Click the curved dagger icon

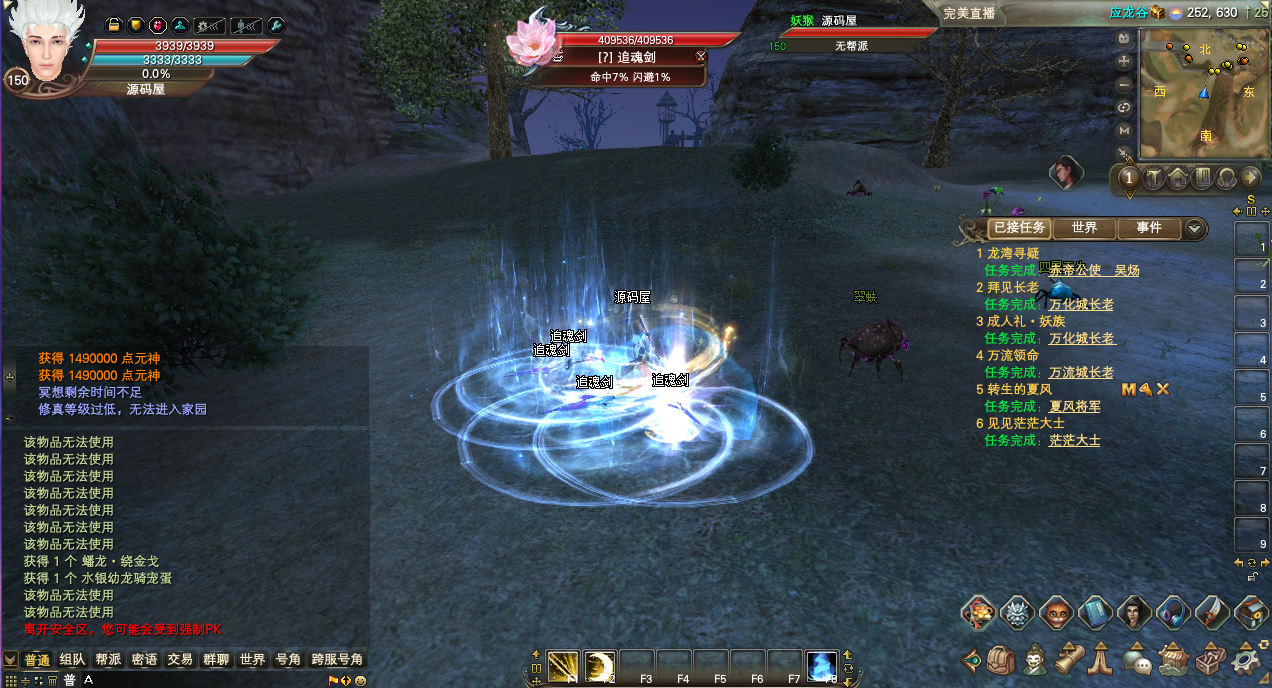coord(1212,612)
